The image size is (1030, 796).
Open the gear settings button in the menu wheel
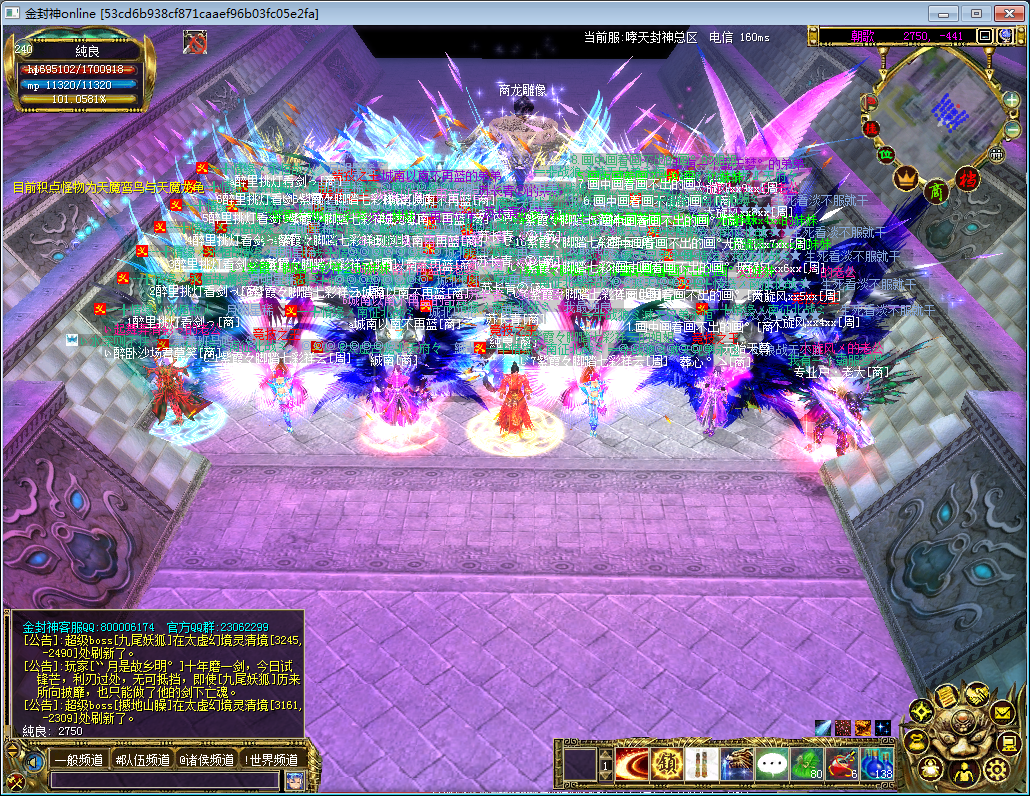click(x=995, y=769)
